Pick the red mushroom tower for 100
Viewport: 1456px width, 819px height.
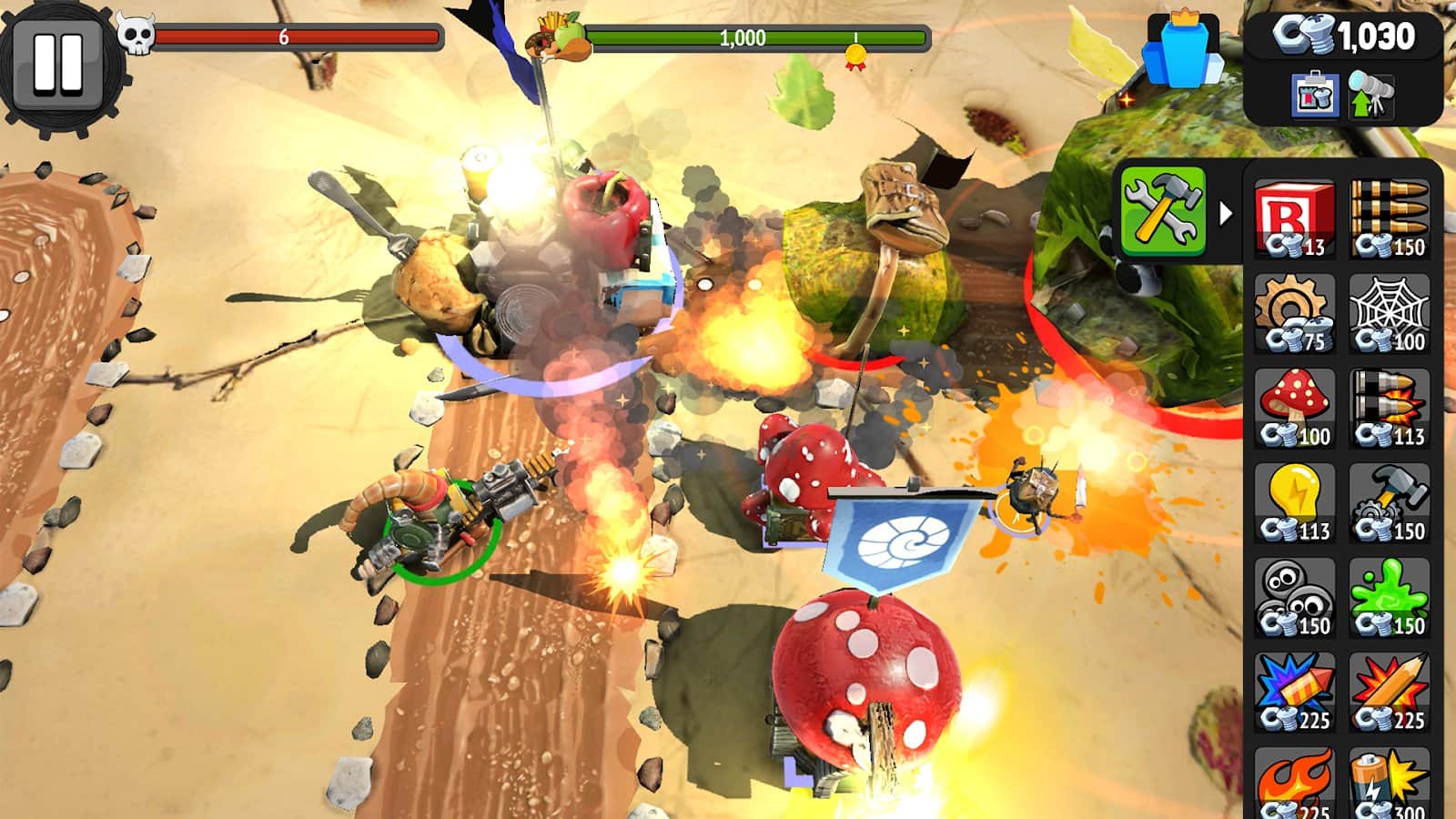[1294, 408]
